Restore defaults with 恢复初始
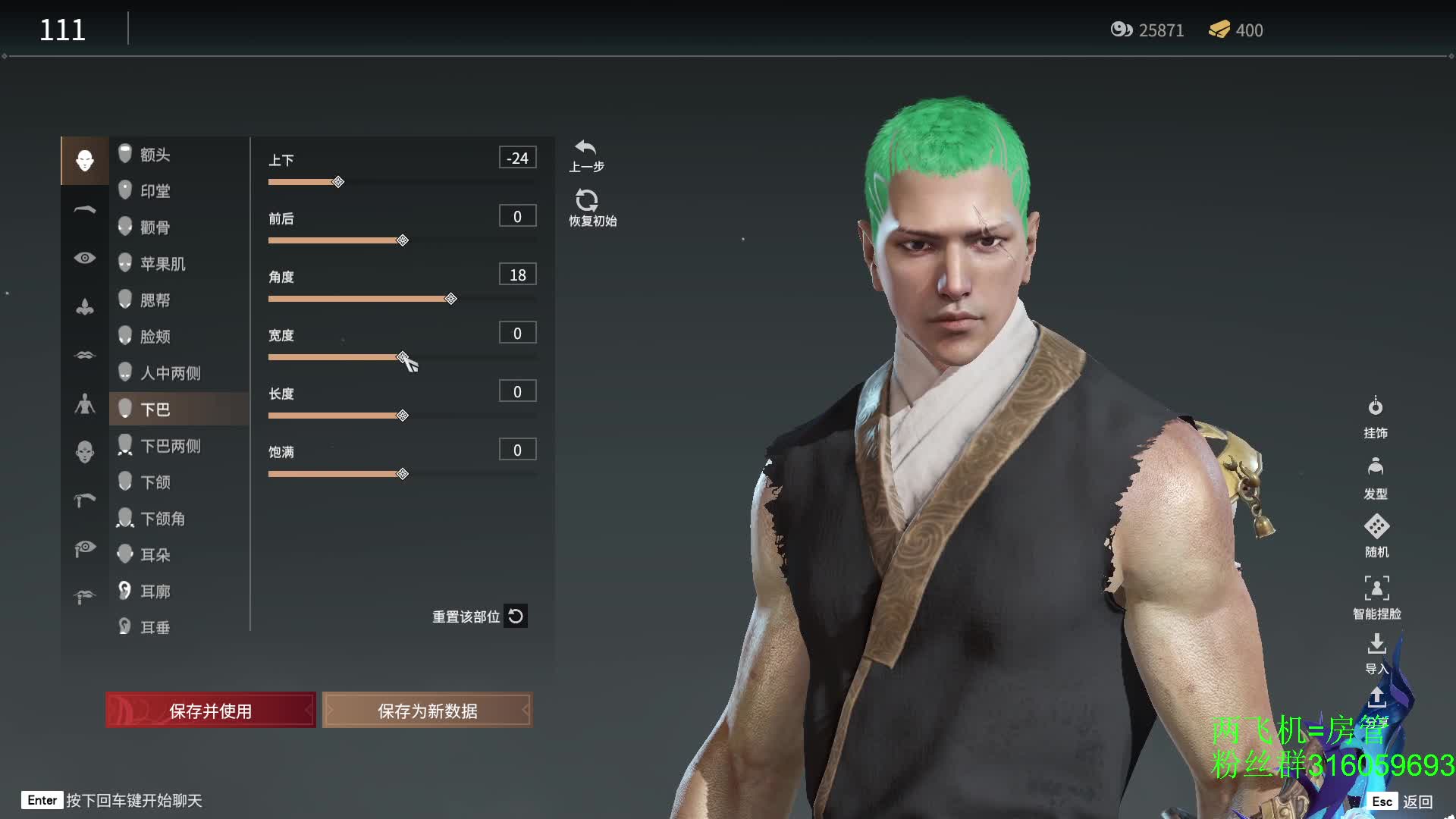Screen dimensions: 1456x819 [x=591, y=208]
